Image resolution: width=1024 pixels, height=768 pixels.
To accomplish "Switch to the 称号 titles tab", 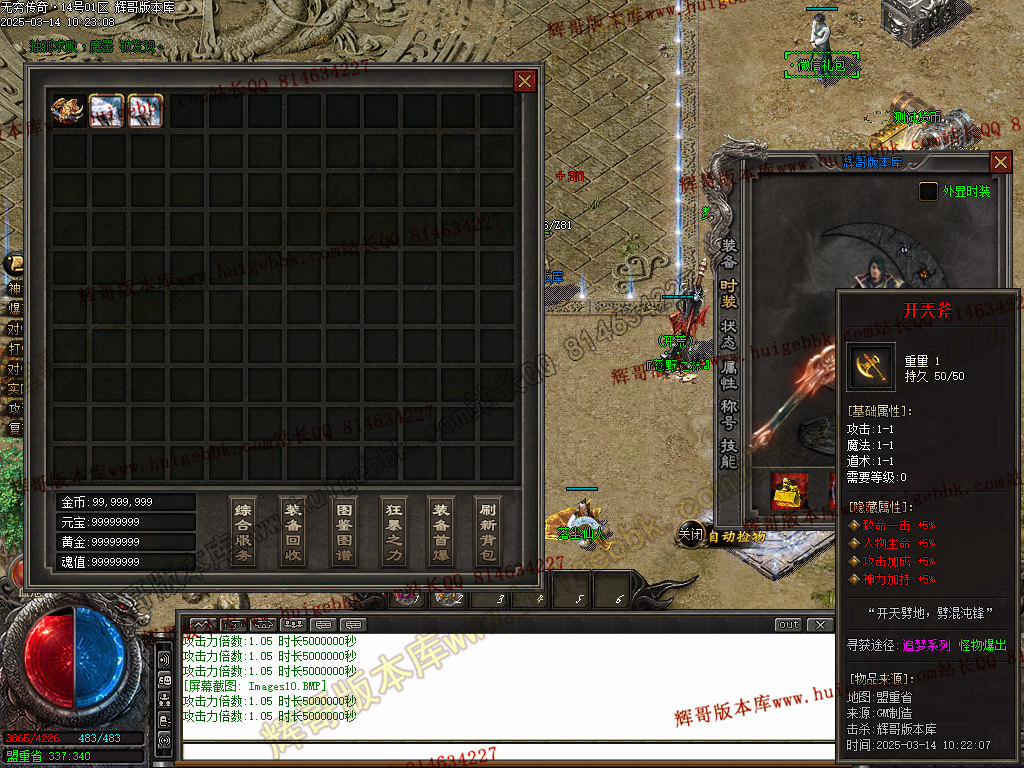I will [729, 413].
